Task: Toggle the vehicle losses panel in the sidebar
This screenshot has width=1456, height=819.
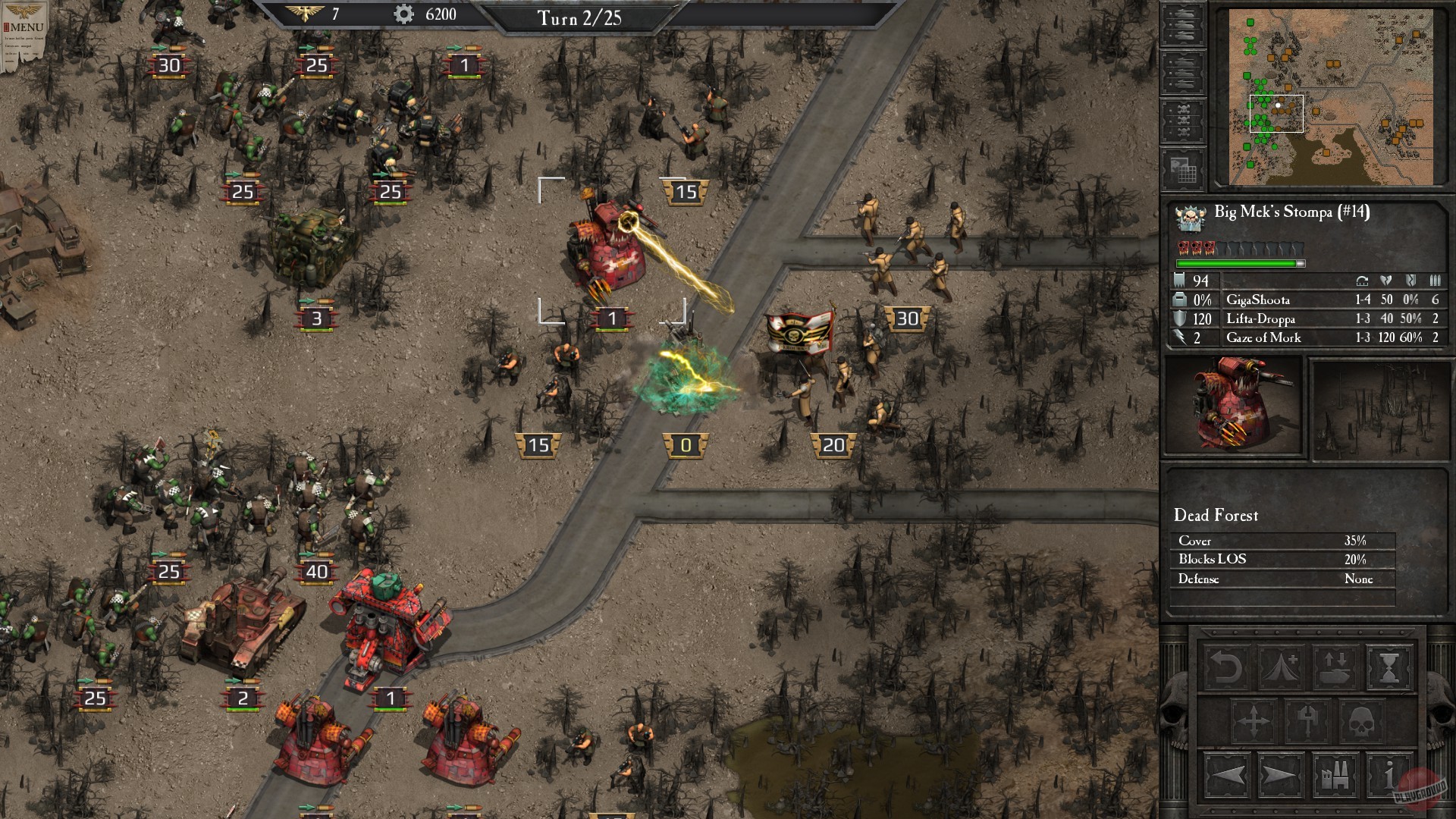Action: click(1181, 71)
